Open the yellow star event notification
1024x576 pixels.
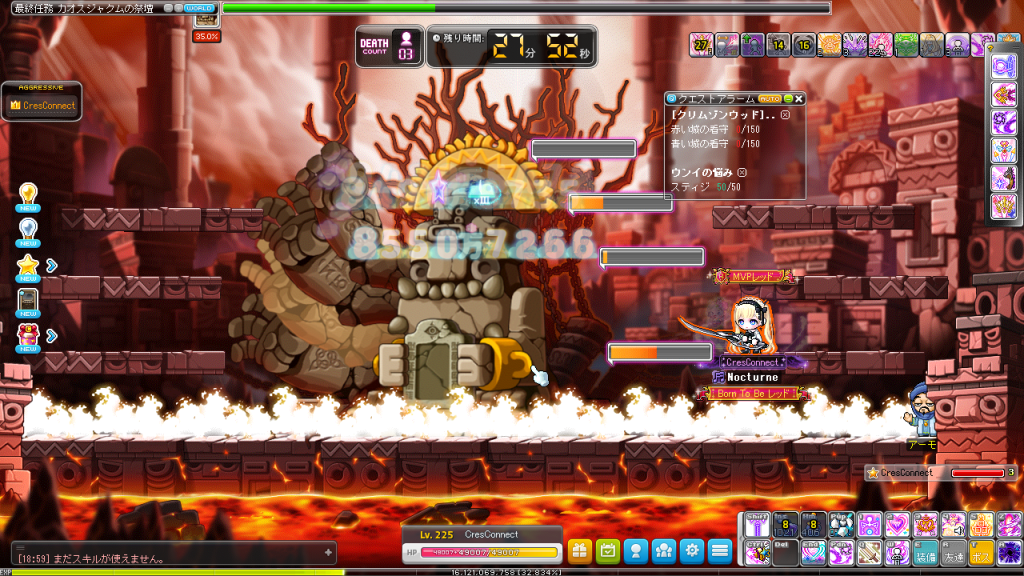pyautogui.click(x=29, y=265)
